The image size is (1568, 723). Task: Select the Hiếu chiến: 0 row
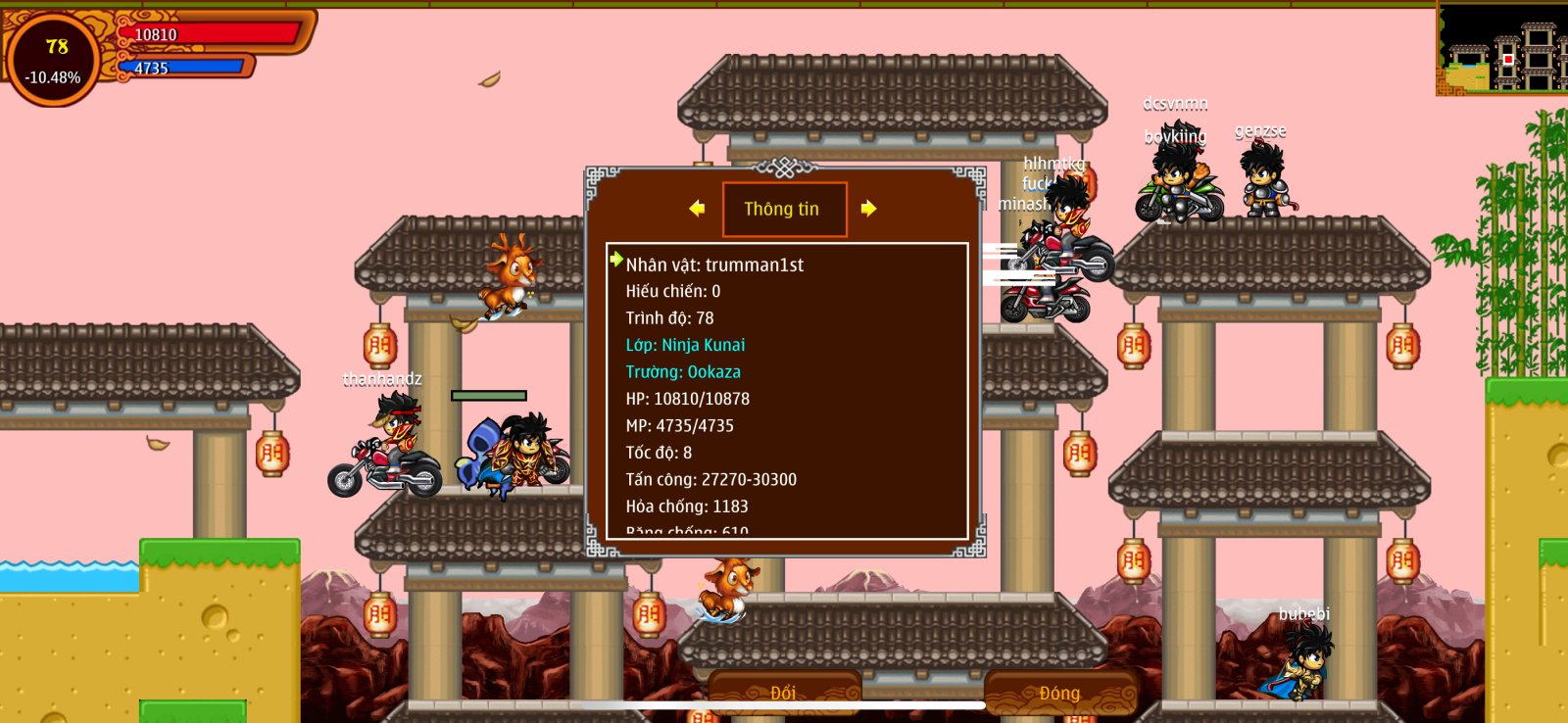(673, 291)
